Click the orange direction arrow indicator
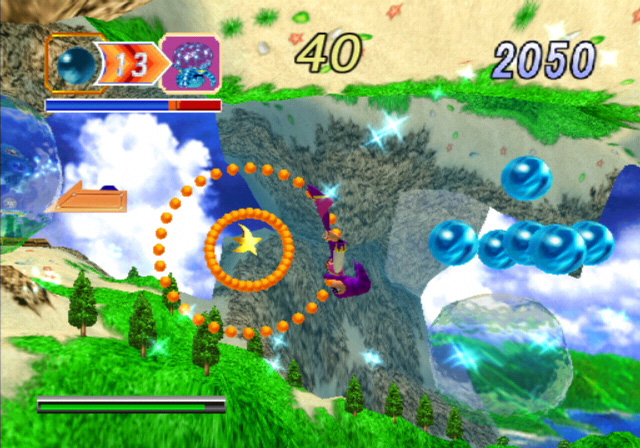The height and width of the screenshot is (448, 640). coord(88,199)
